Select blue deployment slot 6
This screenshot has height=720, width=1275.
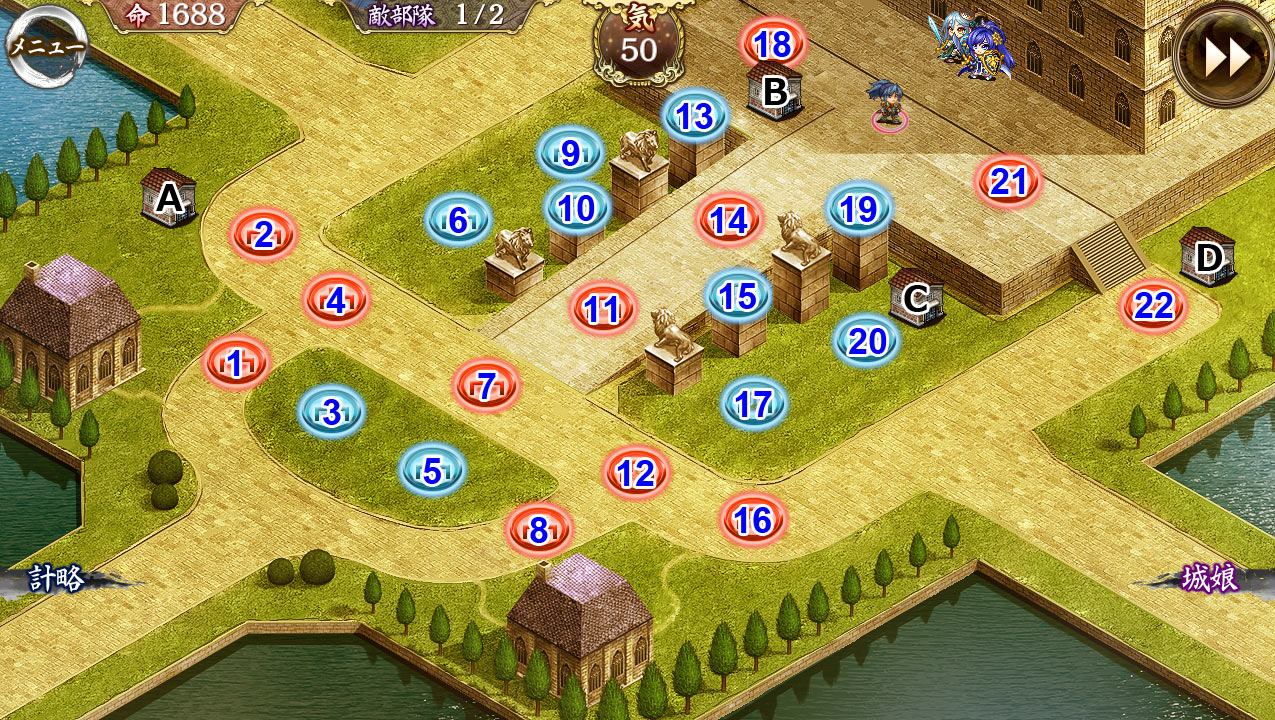(457, 220)
